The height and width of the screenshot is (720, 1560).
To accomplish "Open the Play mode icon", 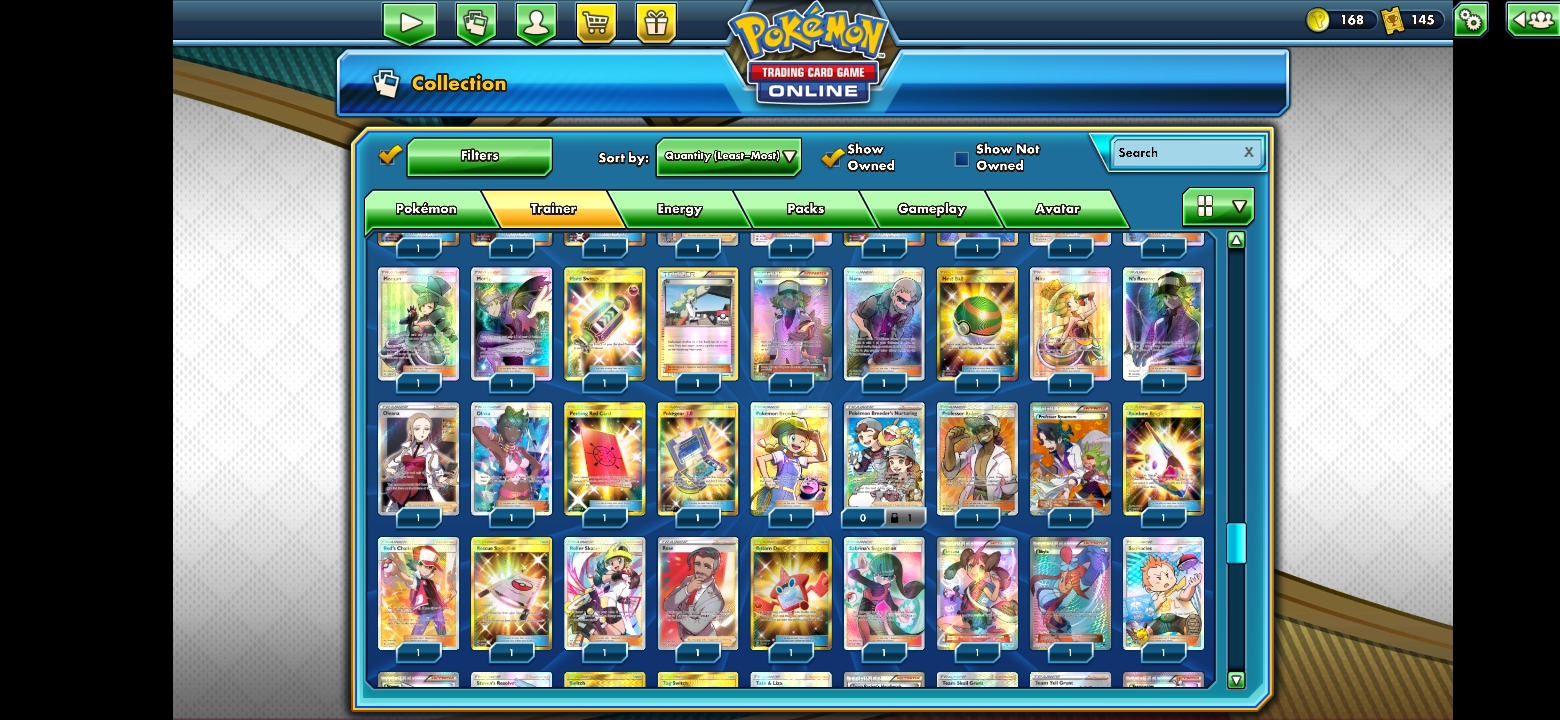I will point(409,21).
